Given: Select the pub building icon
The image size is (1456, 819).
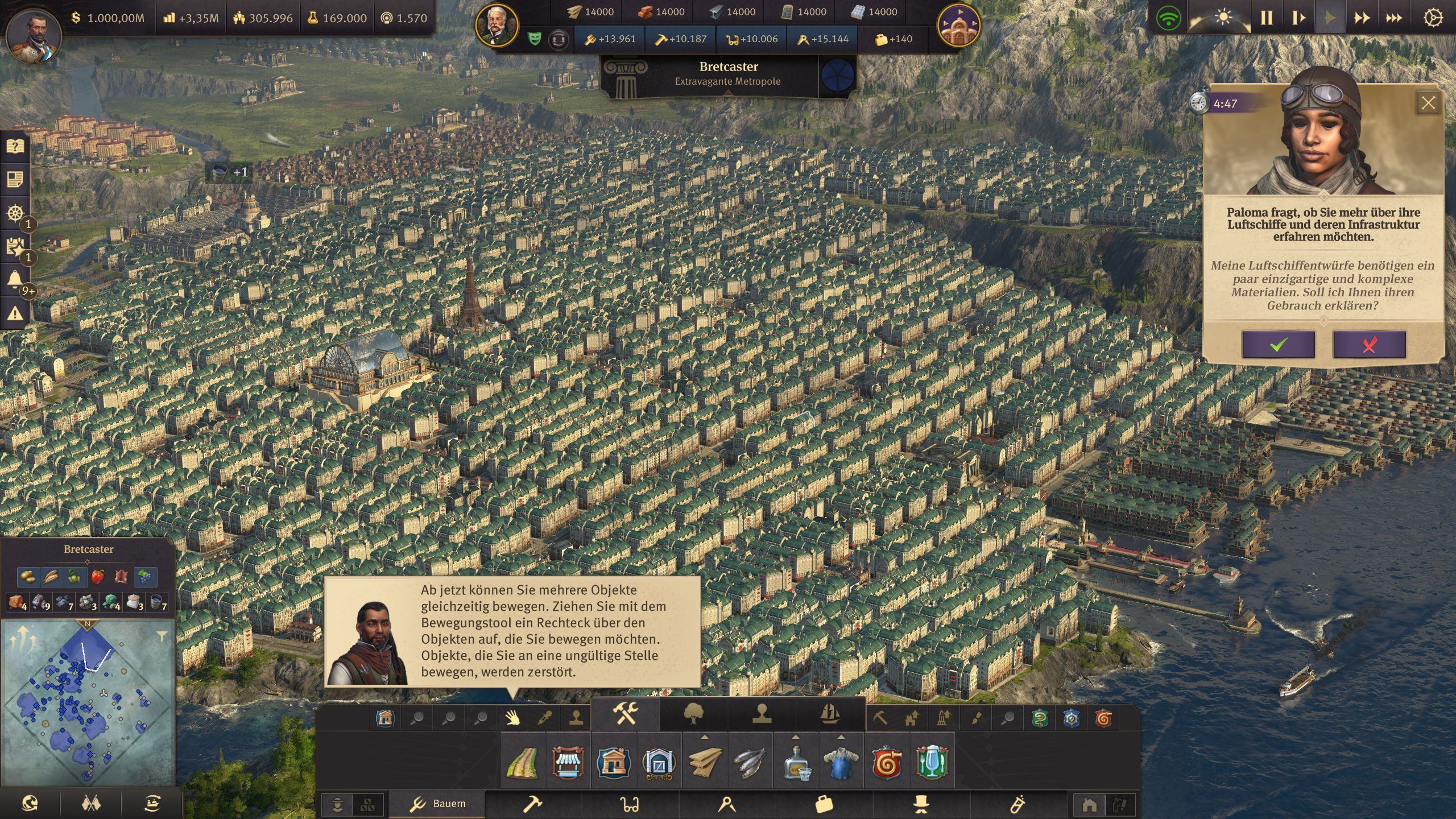Looking at the screenshot, I should [932, 762].
